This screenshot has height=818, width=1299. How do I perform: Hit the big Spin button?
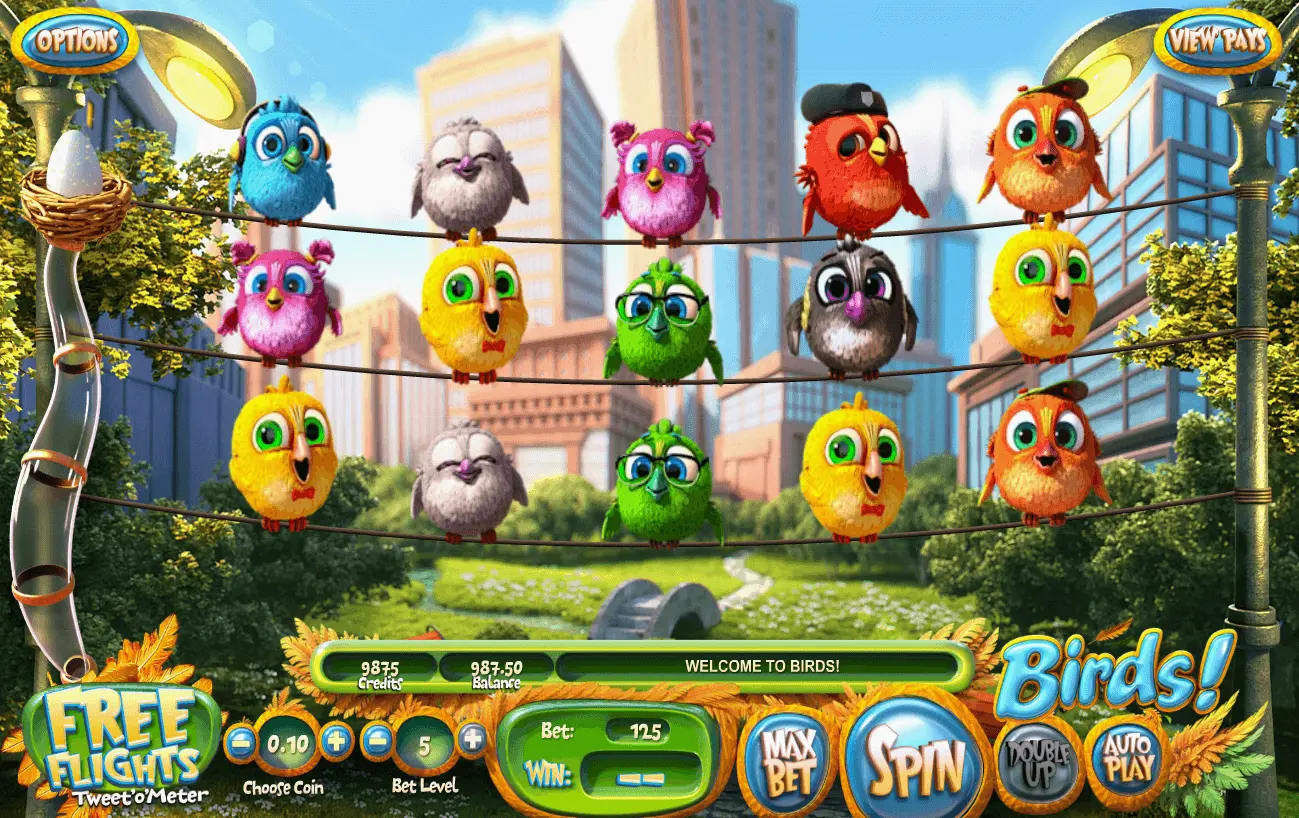915,763
